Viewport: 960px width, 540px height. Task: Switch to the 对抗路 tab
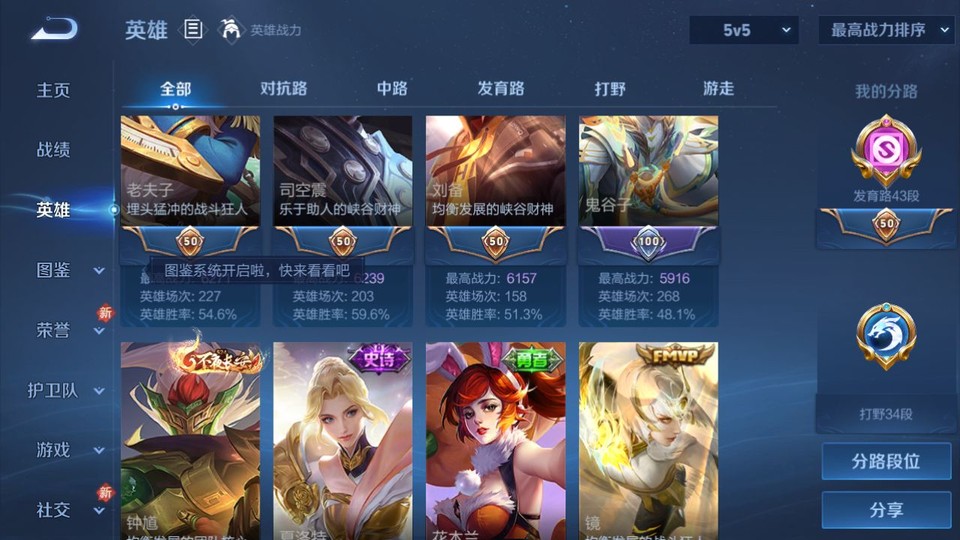283,89
